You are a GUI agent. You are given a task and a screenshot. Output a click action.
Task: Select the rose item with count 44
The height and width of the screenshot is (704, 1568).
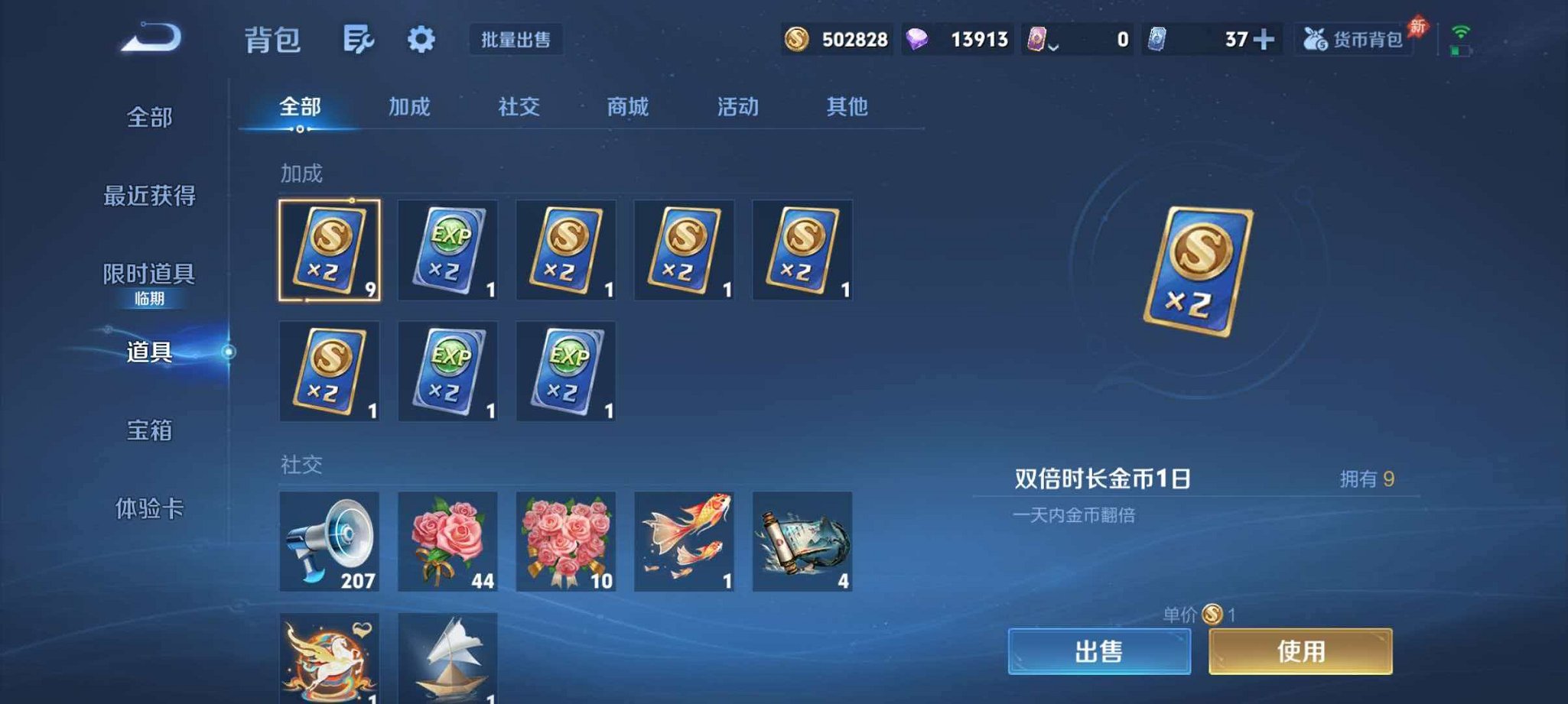(447, 543)
